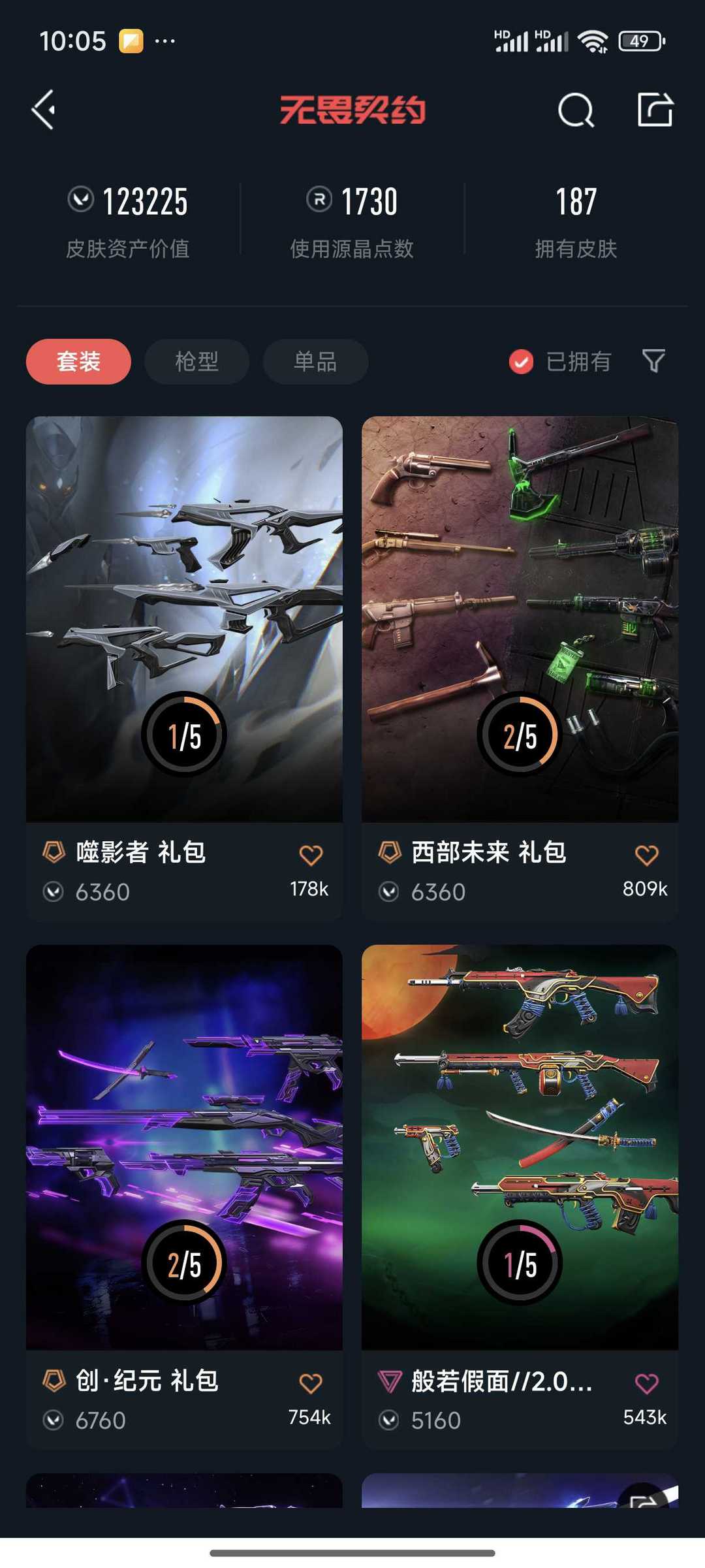Screen dimensions: 705x1568
Task: Tap the heart on 创·纪元 礼包
Action: (x=311, y=1383)
